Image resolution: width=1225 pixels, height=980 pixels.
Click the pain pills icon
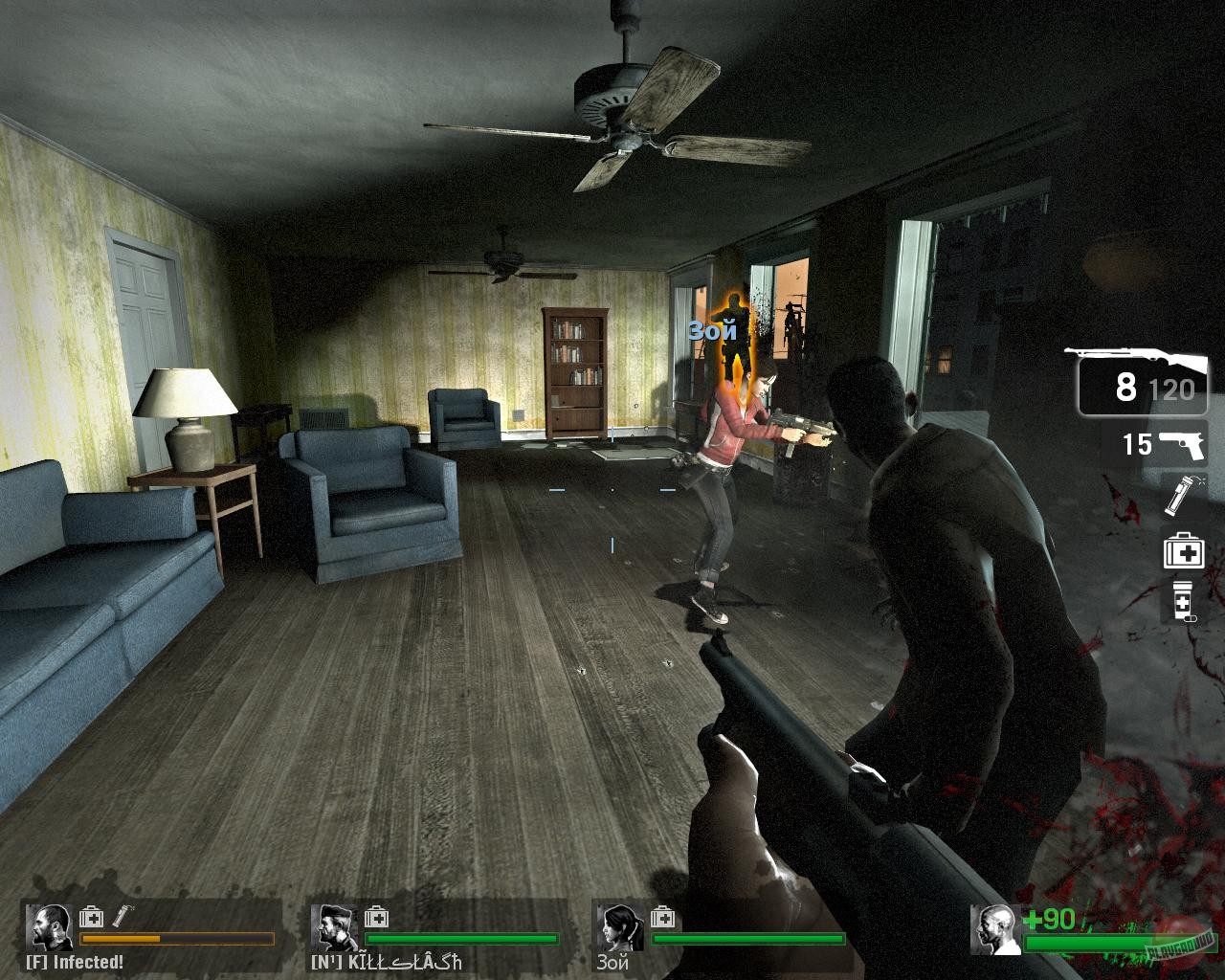tap(1184, 602)
